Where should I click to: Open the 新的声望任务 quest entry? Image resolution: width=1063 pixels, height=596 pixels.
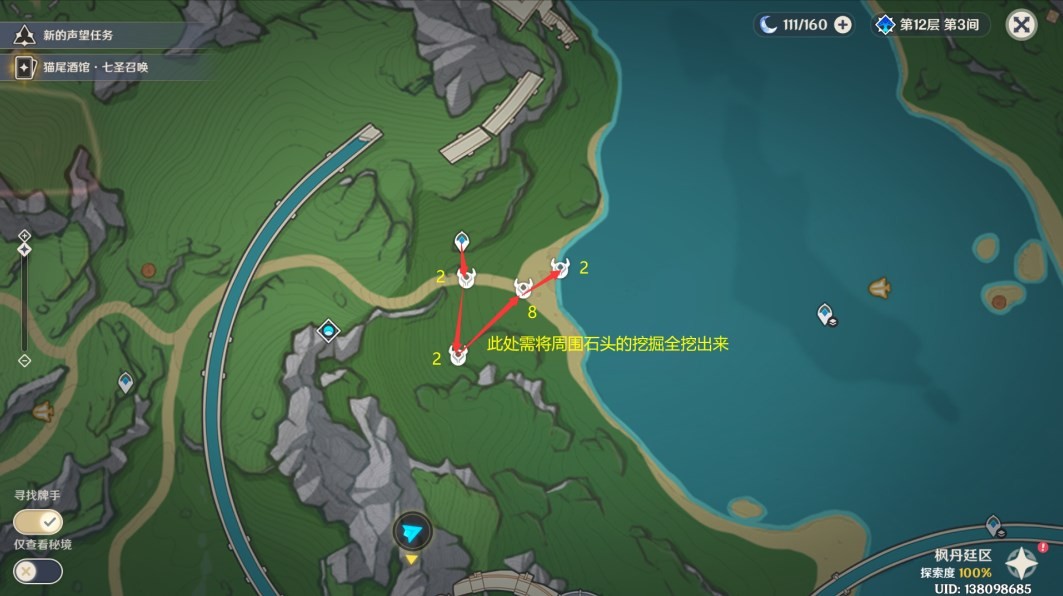(79, 35)
